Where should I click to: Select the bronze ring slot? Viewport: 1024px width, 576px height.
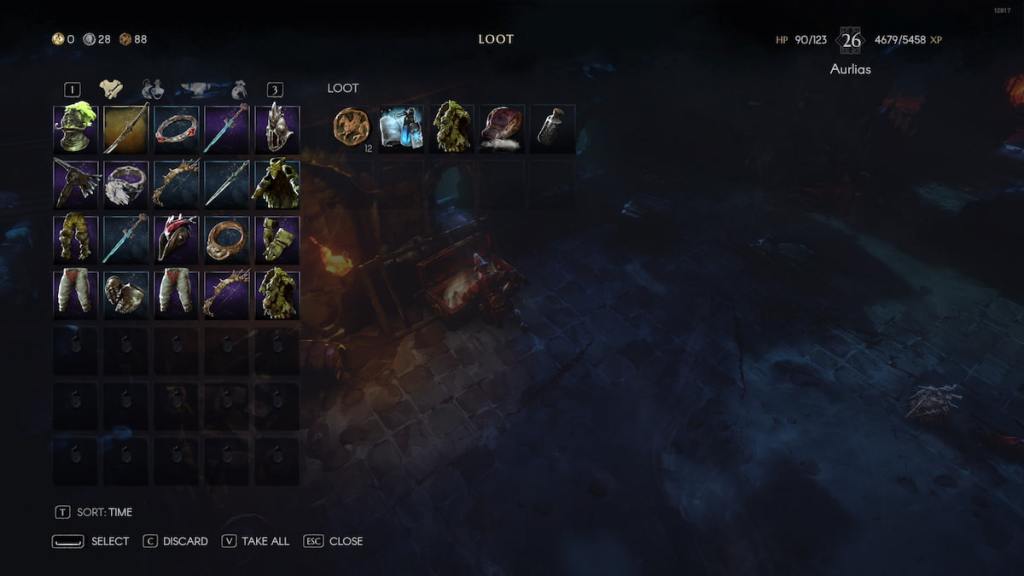coord(227,239)
